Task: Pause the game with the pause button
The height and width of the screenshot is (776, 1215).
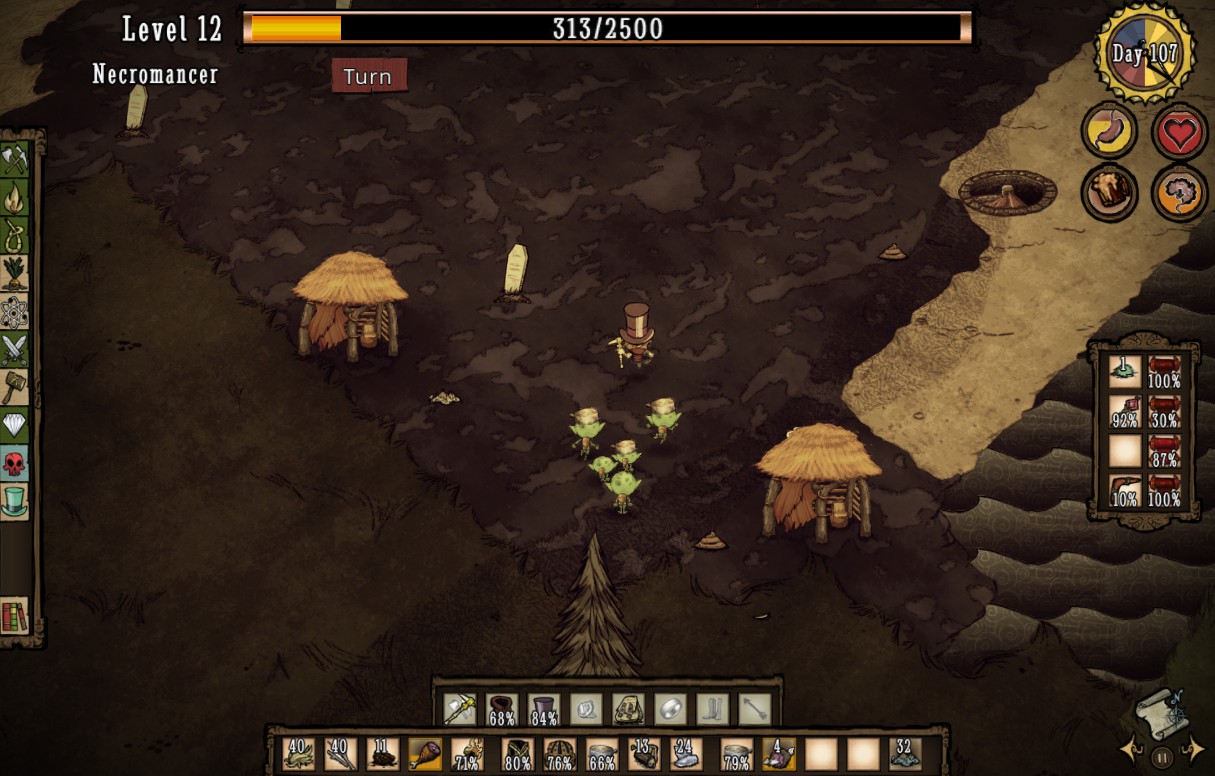Action: tap(1161, 757)
